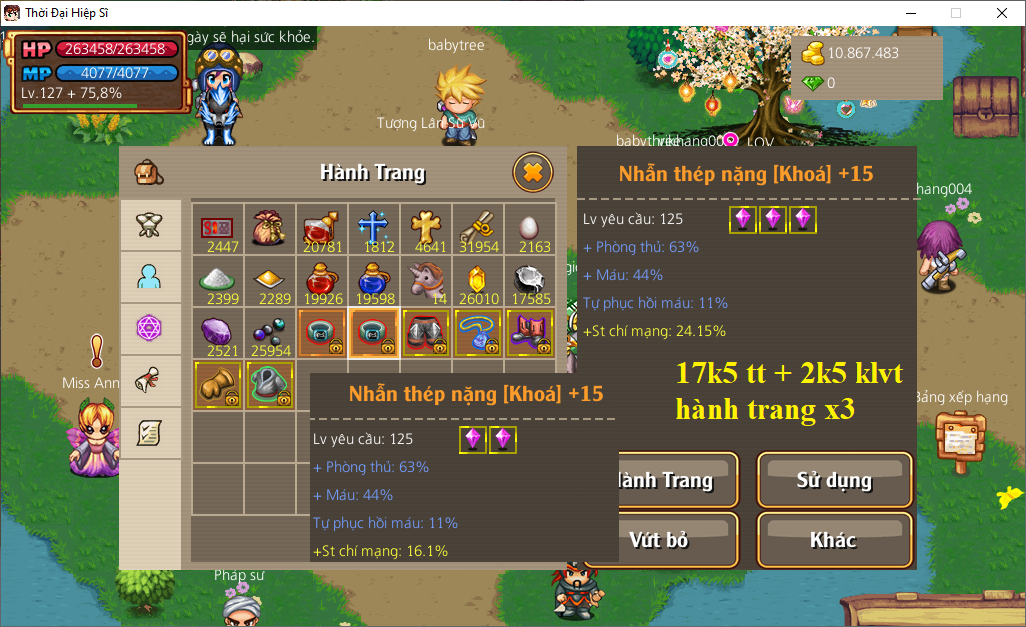The width and height of the screenshot is (1026, 627).
Task: Pick the white egg item slot
Action: (x=530, y=228)
